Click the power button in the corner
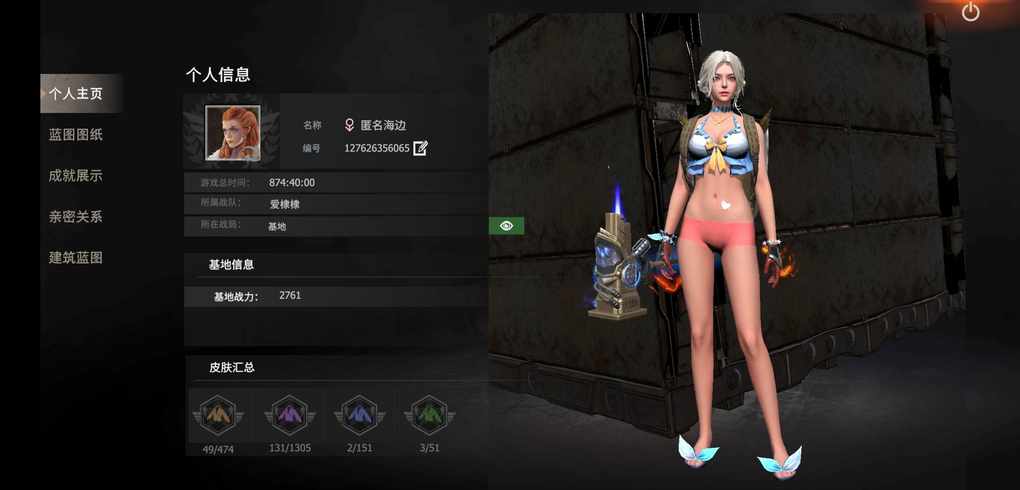The image size is (1020, 490). [970, 12]
